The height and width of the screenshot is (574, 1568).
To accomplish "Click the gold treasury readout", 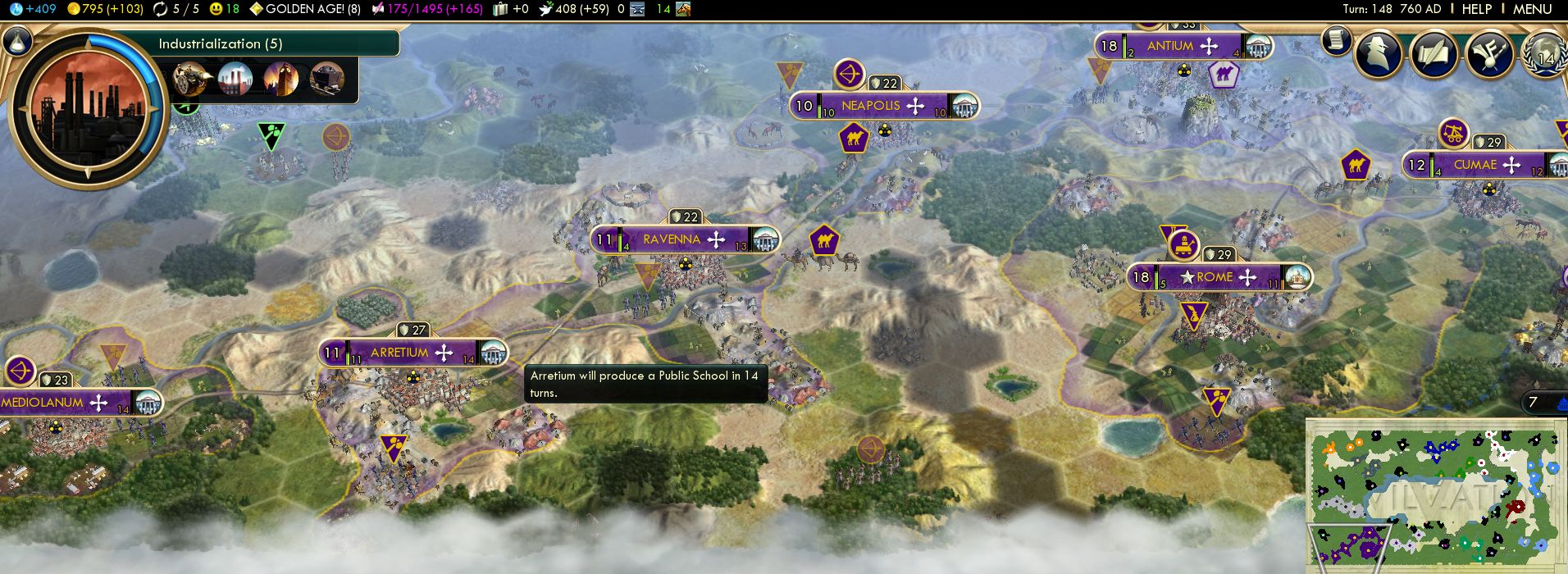I will pyautogui.click(x=105, y=9).
